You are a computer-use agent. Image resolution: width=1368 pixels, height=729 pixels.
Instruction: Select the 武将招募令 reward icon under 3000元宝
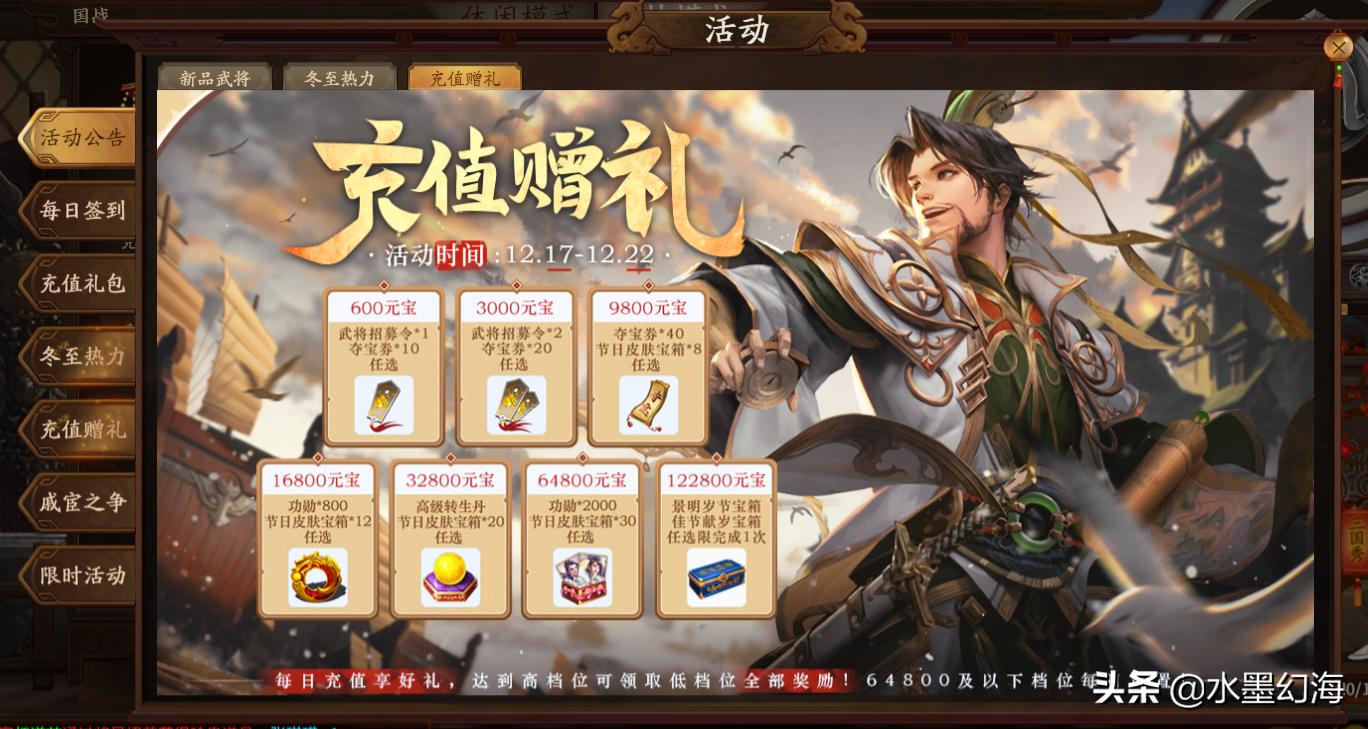click(x=516, y=406)
